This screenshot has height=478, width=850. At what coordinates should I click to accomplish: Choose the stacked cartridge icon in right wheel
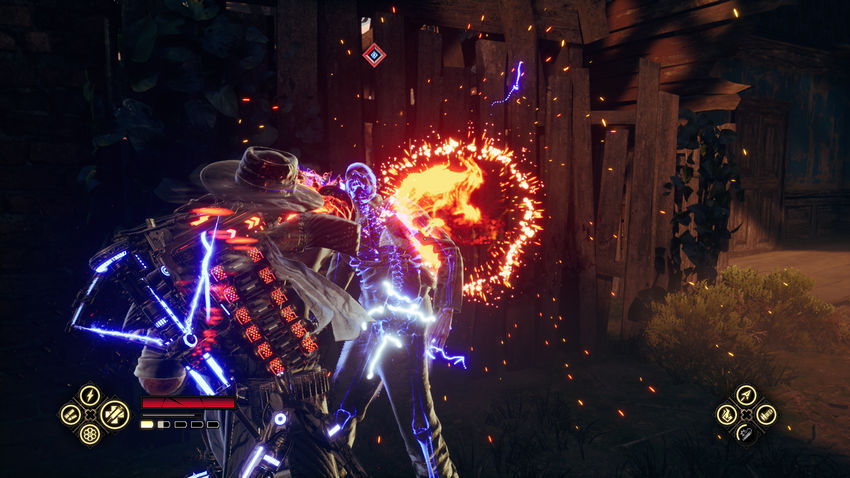(x=766, y=414)
